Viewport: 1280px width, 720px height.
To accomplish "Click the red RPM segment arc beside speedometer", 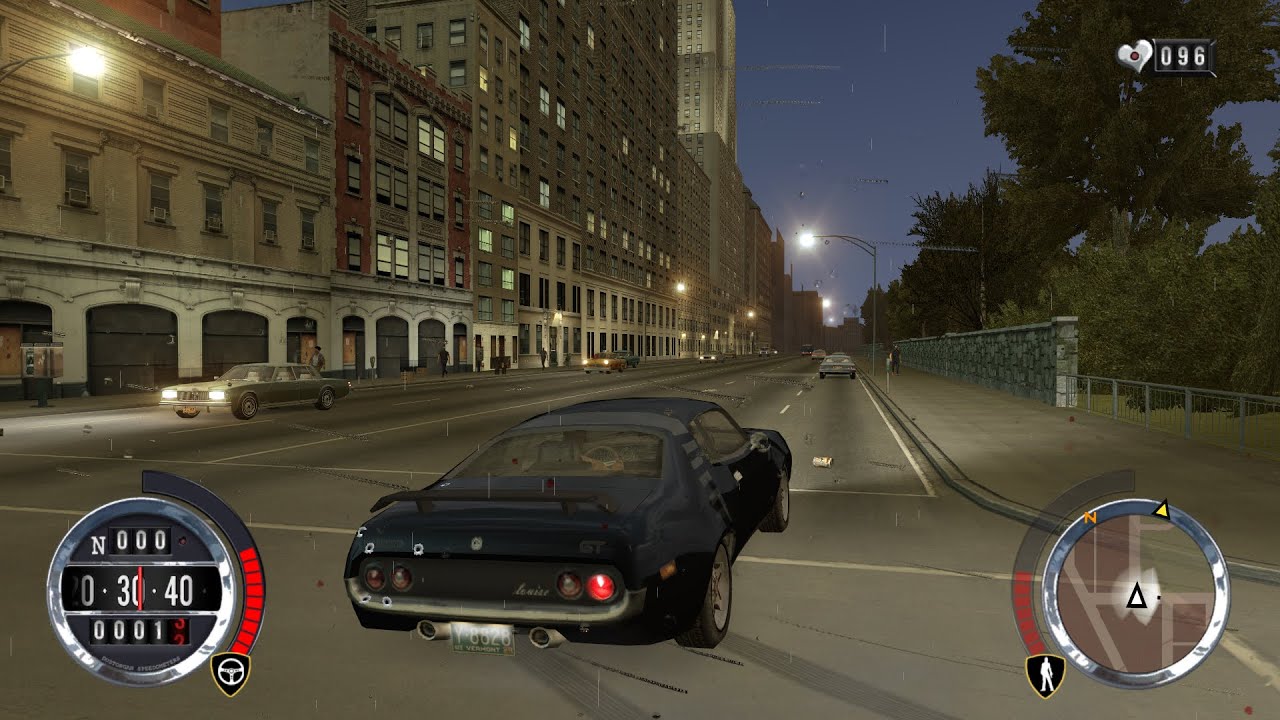I will point(250,597).
